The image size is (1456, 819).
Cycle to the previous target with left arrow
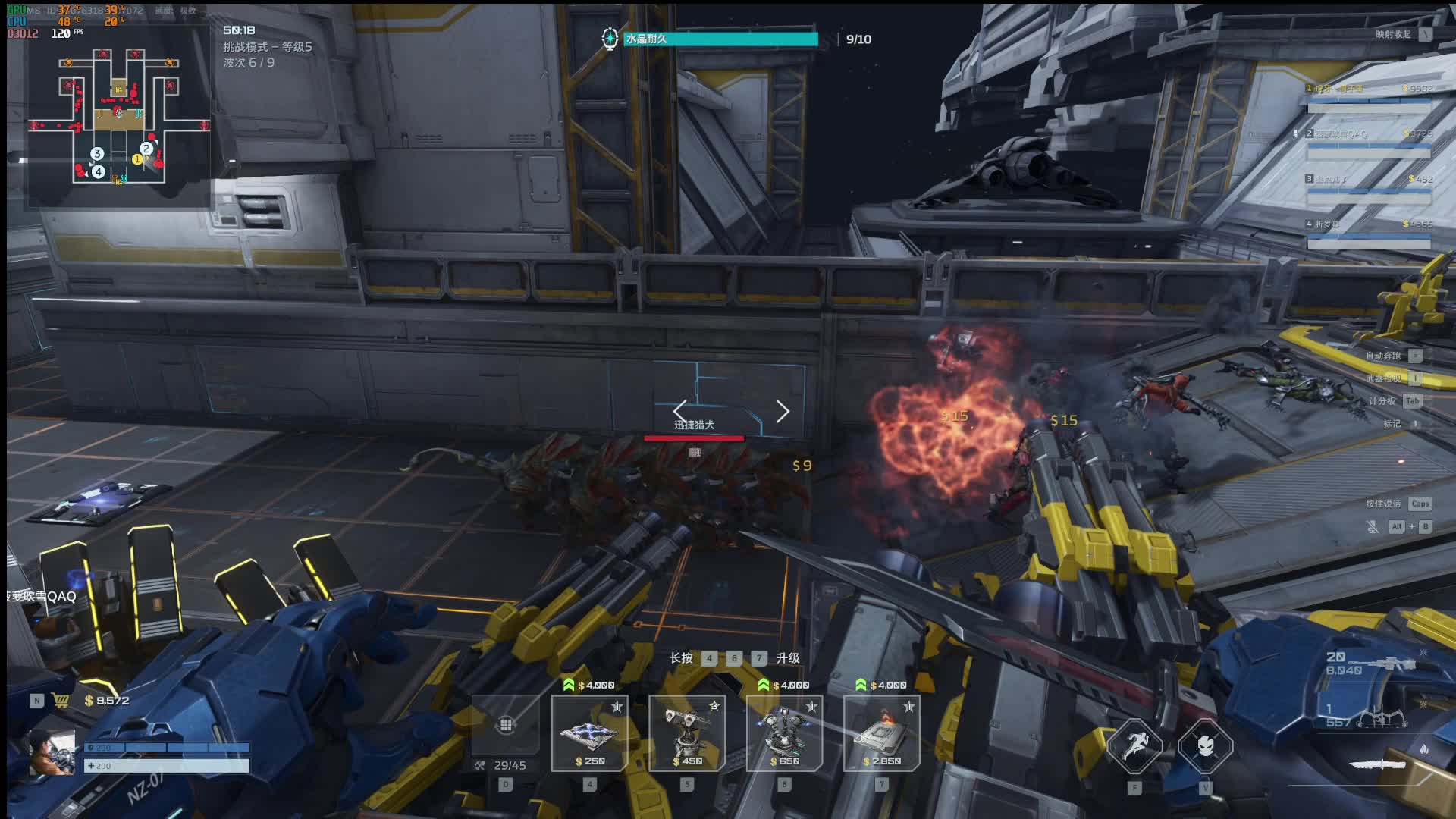coord(680,410)
